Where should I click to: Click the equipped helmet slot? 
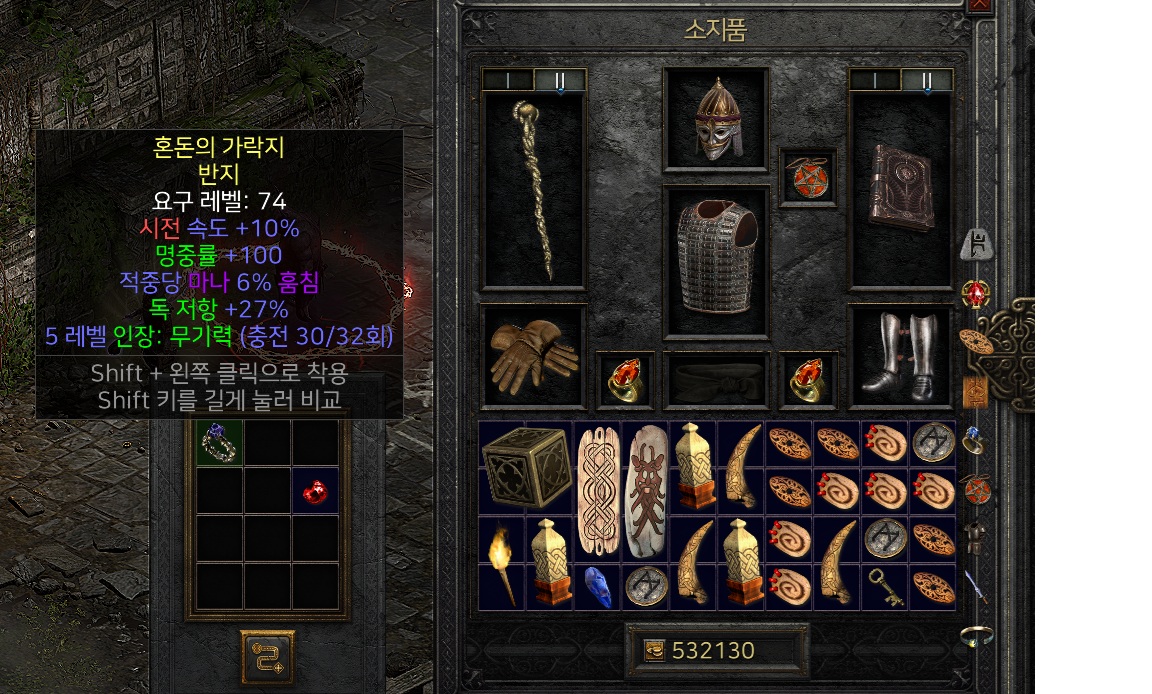tap(716, 120)
